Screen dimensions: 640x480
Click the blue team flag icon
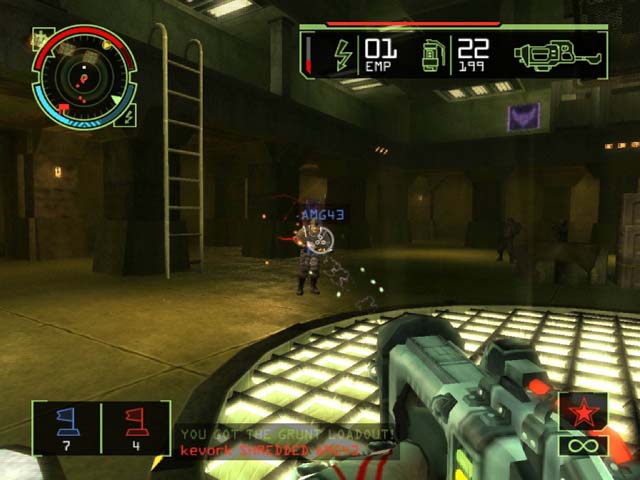coord(67,421)
